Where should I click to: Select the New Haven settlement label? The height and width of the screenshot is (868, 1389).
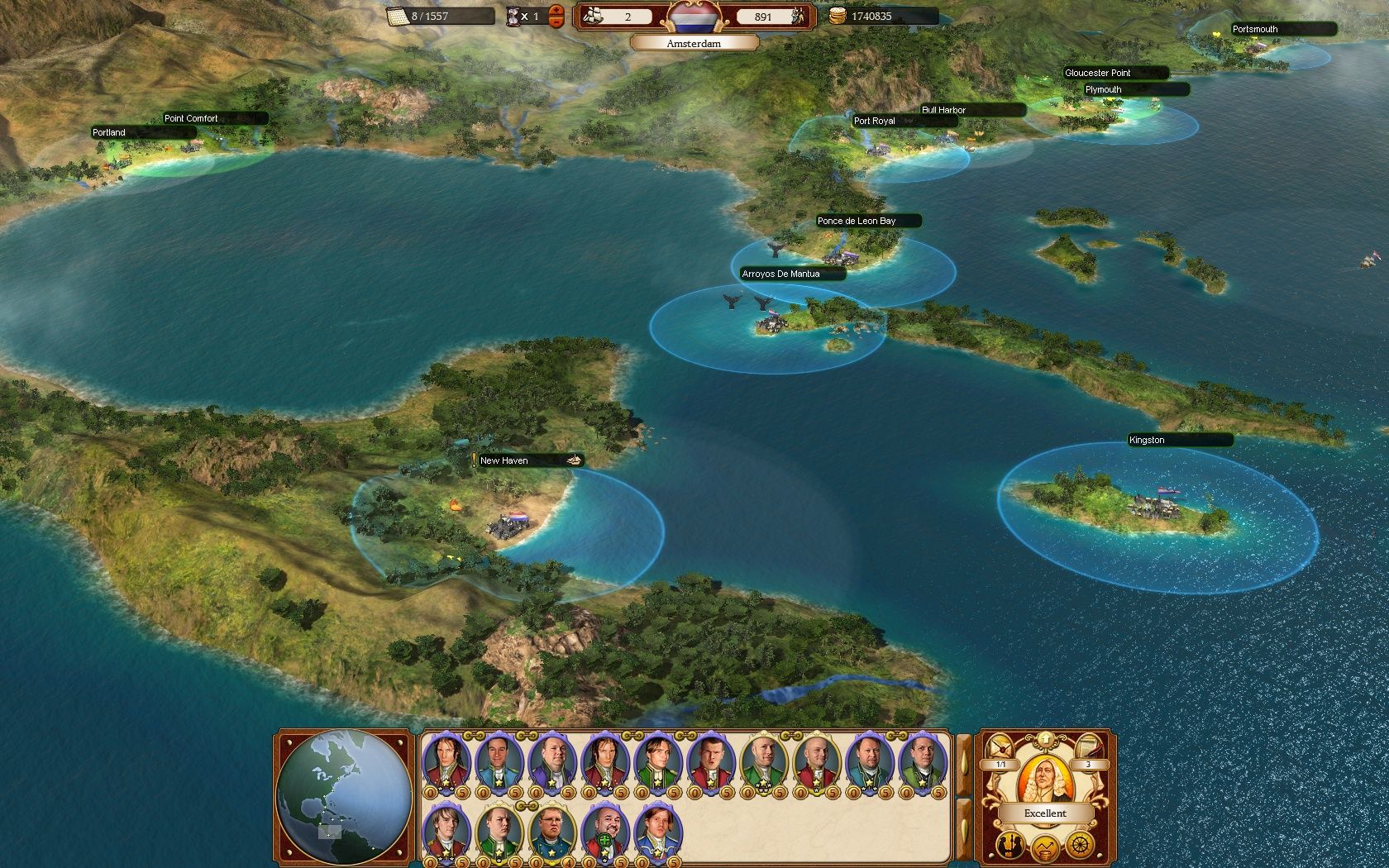point(504,460)
